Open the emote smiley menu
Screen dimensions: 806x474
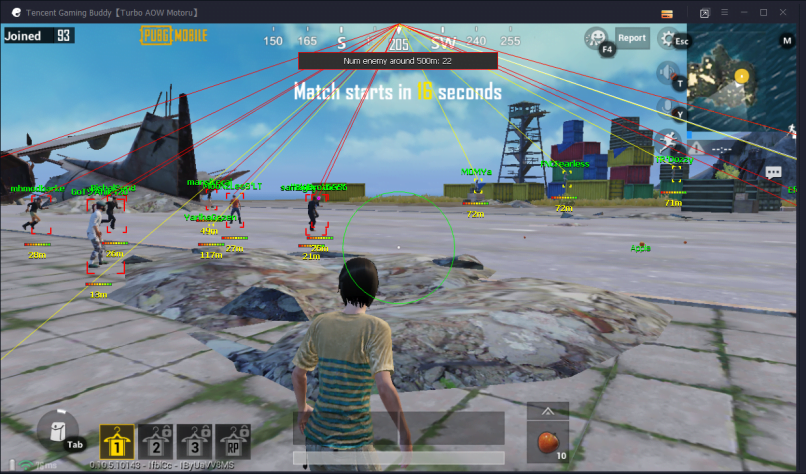[598, 39]
